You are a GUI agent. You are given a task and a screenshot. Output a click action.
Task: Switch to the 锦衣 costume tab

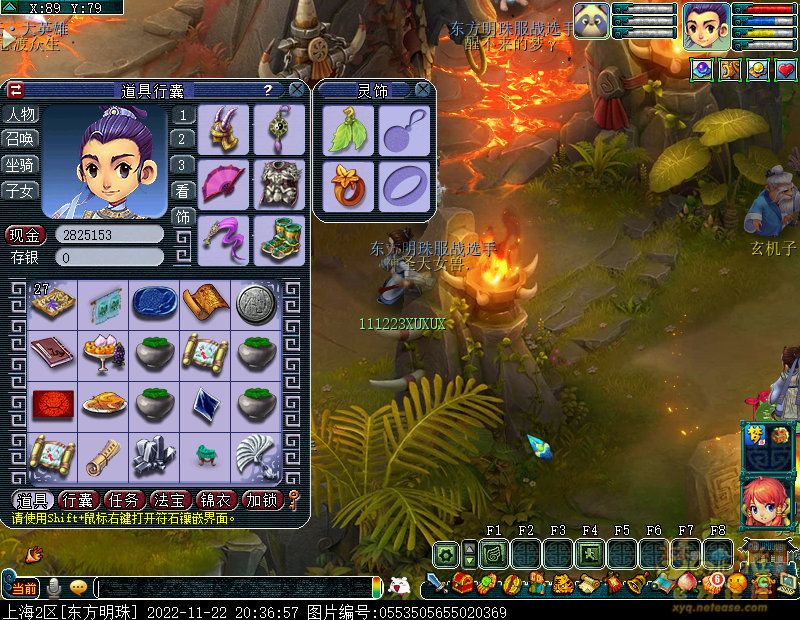pyautogui.click(x=216, y=500)
